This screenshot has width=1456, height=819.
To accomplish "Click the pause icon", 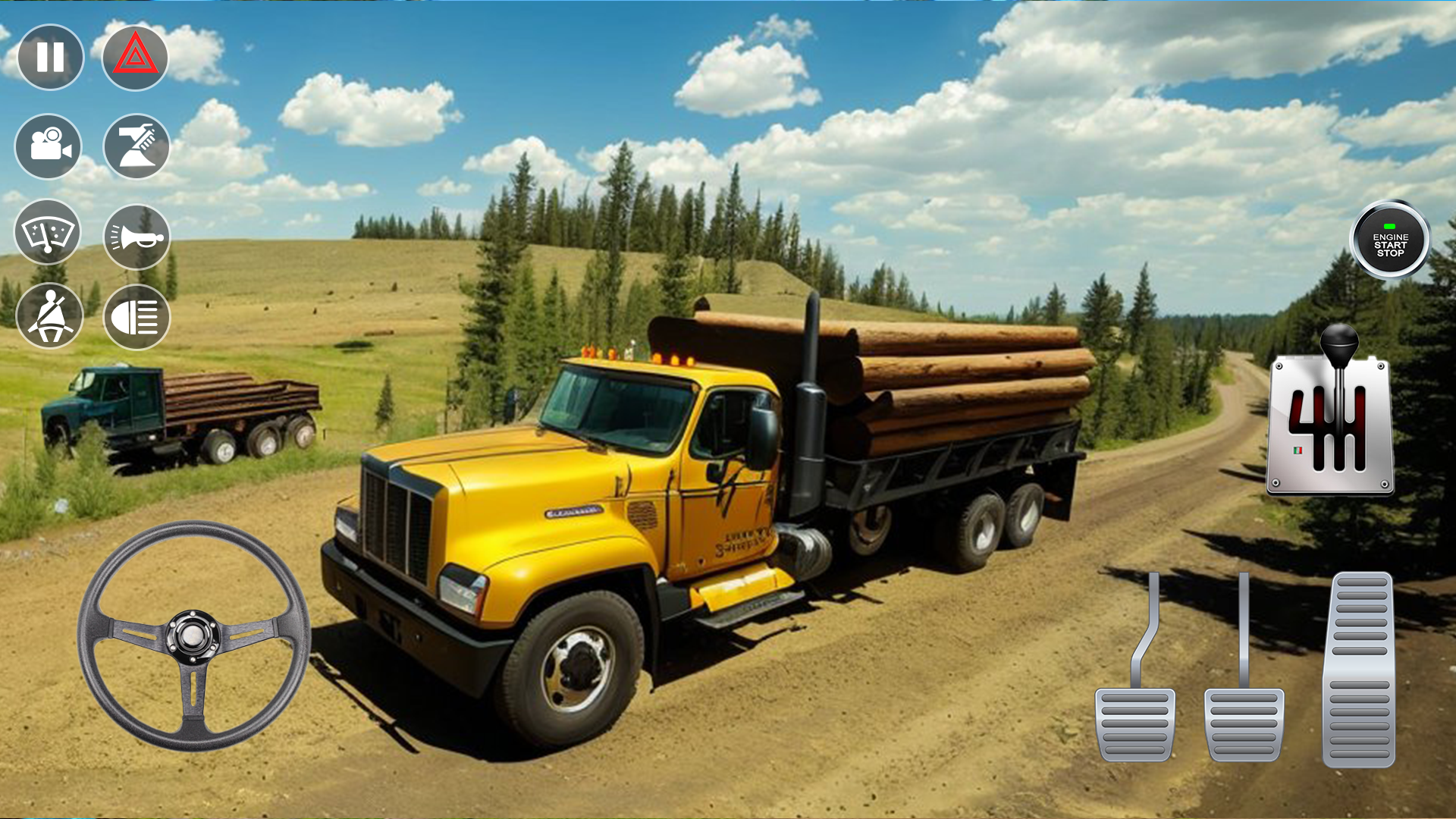I will tap(49, 55).
